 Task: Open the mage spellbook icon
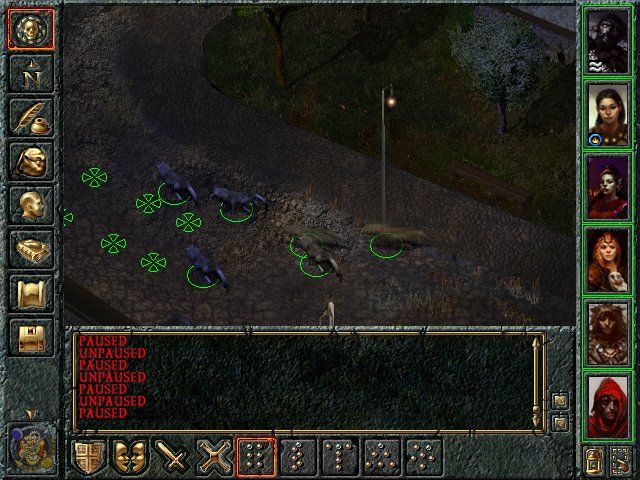[x=29, y=248]
